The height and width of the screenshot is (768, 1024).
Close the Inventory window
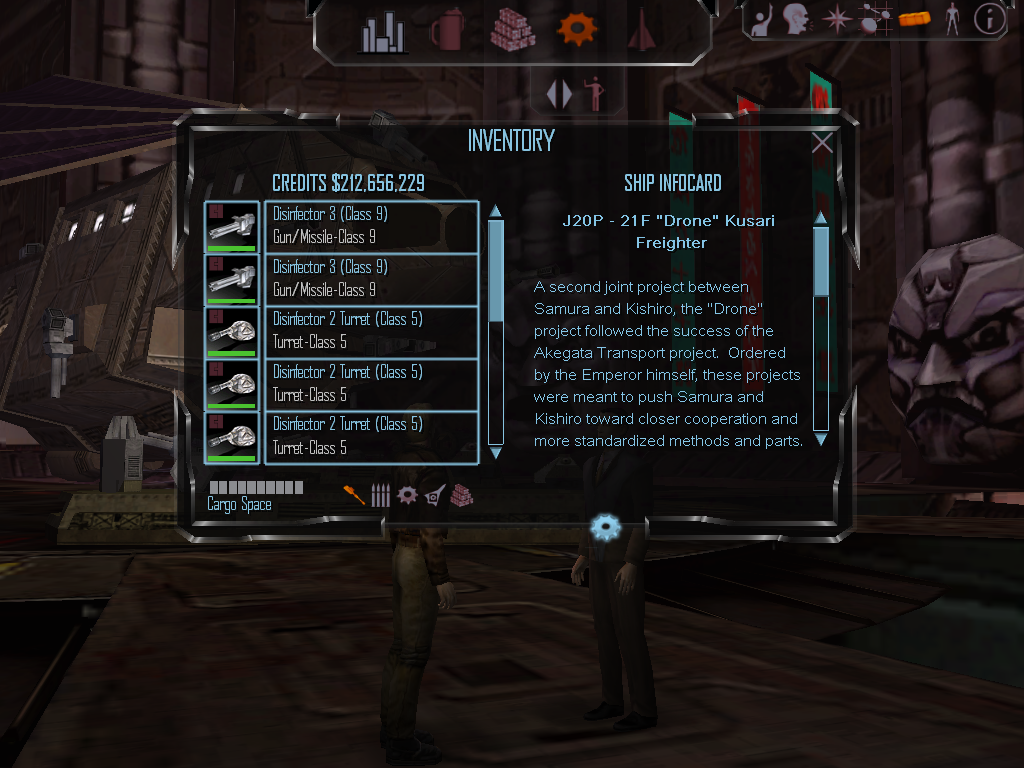822,143
